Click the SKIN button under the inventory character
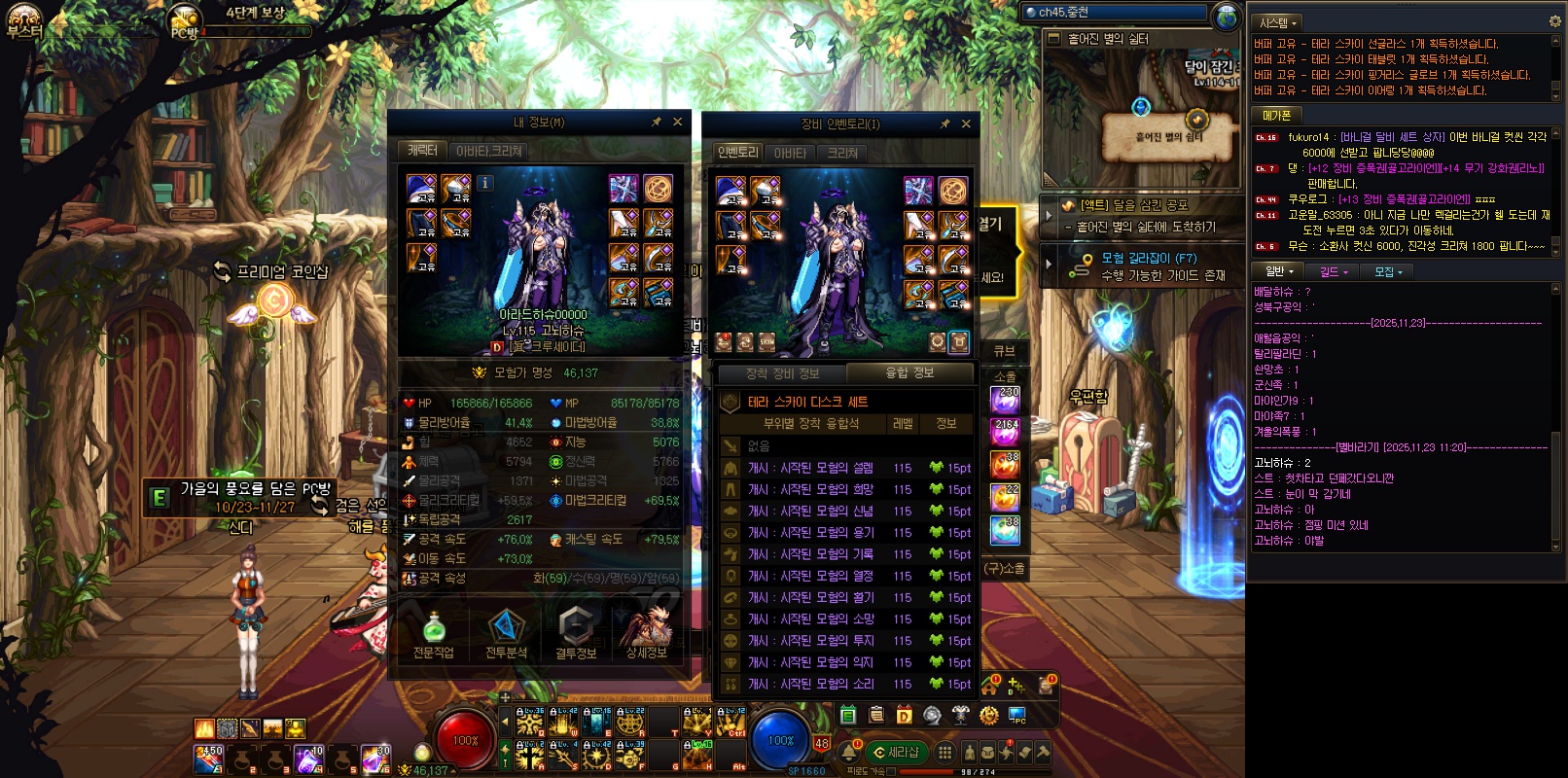 [767, 342]
